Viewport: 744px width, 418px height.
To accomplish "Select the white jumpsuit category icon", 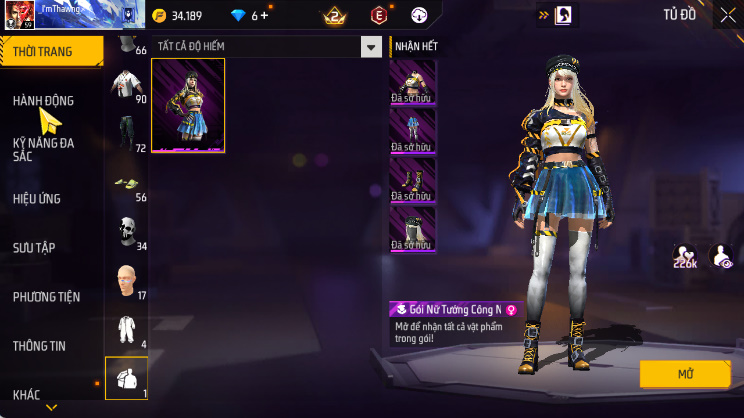I will (125, 328).
